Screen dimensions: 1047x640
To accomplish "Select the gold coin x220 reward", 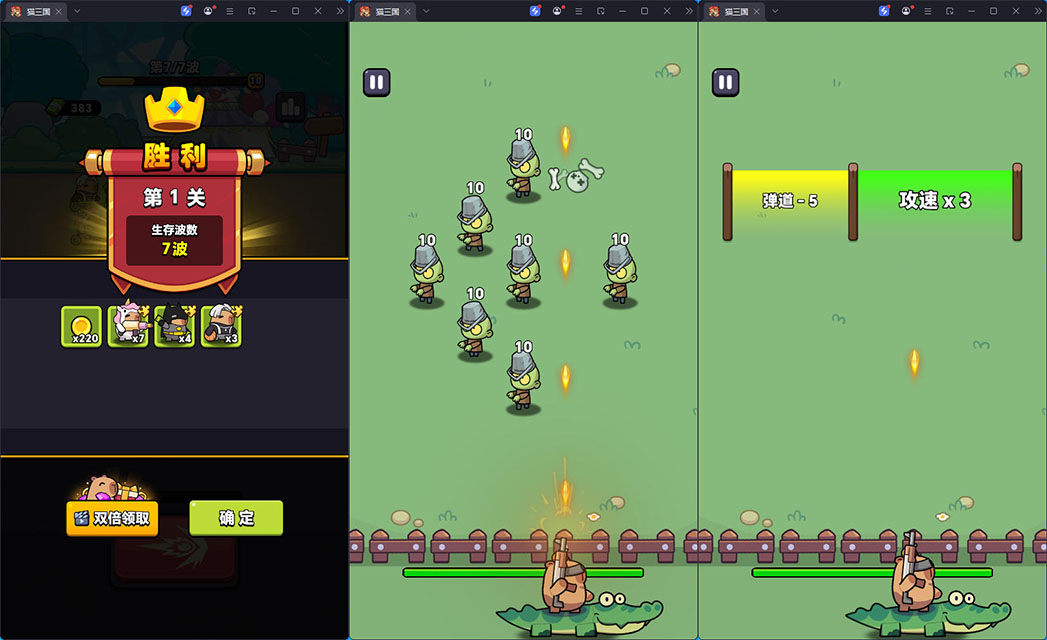I will coord(81,326).
